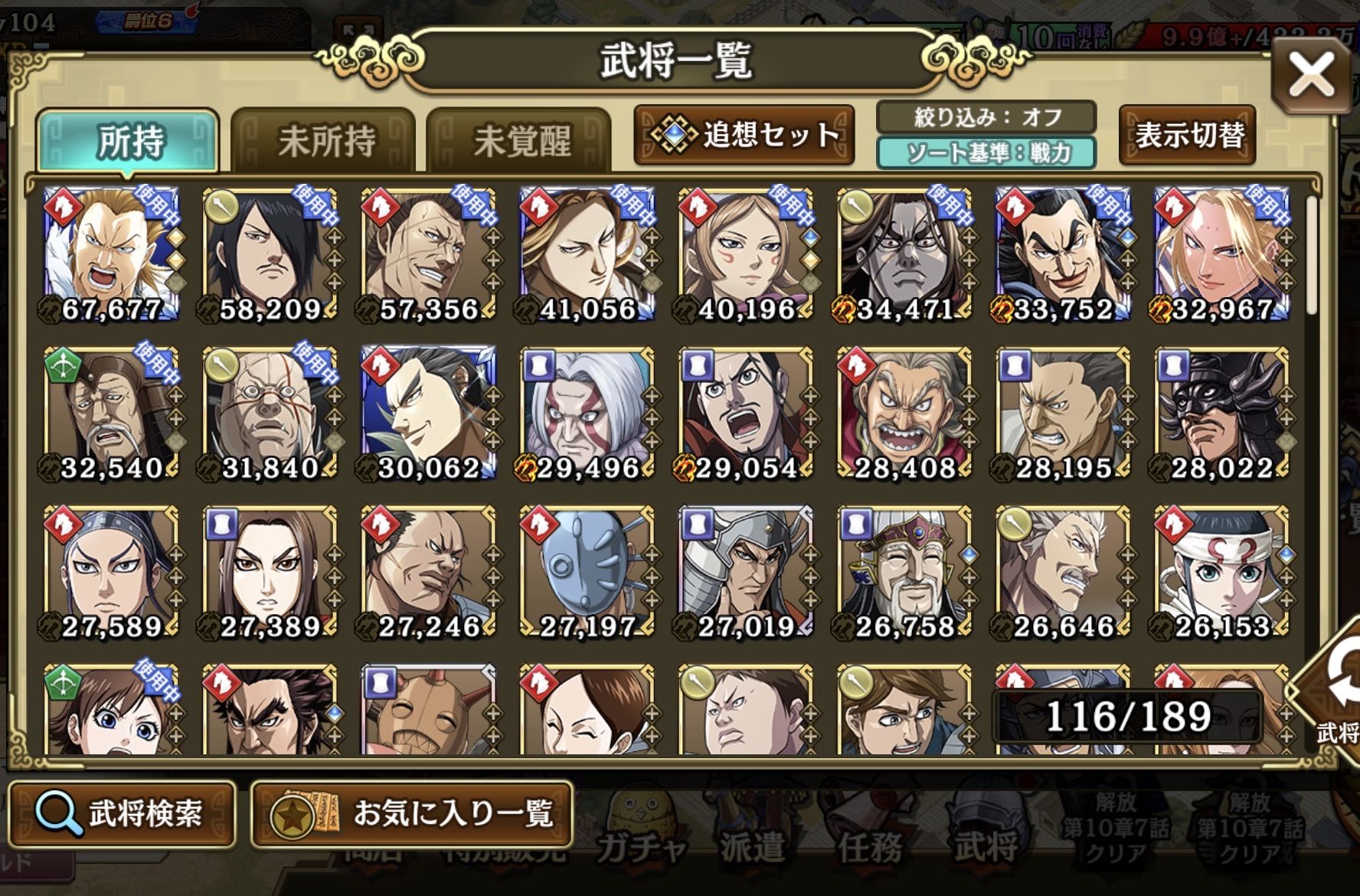Open the 追想セット menu
The width and height of the screenshot is (1360, 896).
coord(744,136)
